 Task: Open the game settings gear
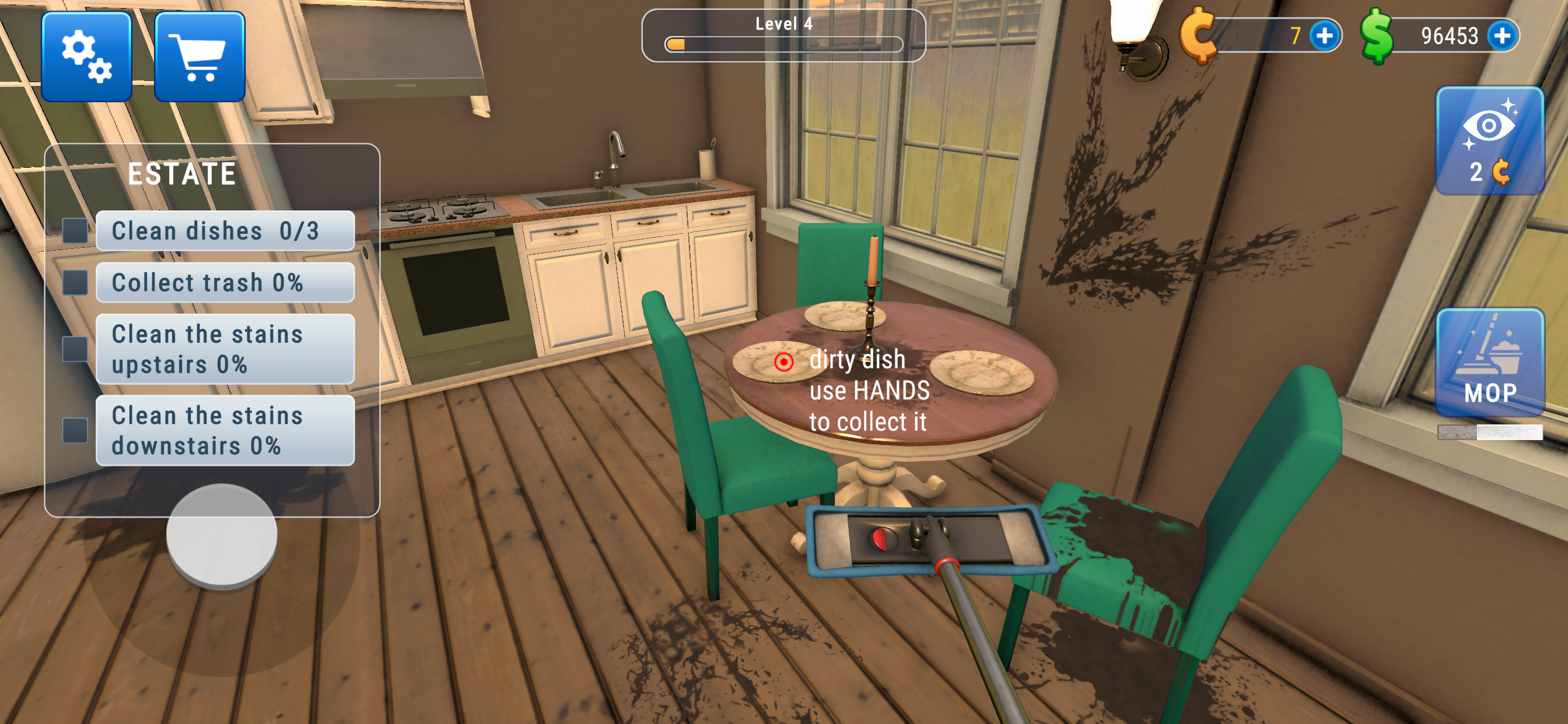coord(86,55)
